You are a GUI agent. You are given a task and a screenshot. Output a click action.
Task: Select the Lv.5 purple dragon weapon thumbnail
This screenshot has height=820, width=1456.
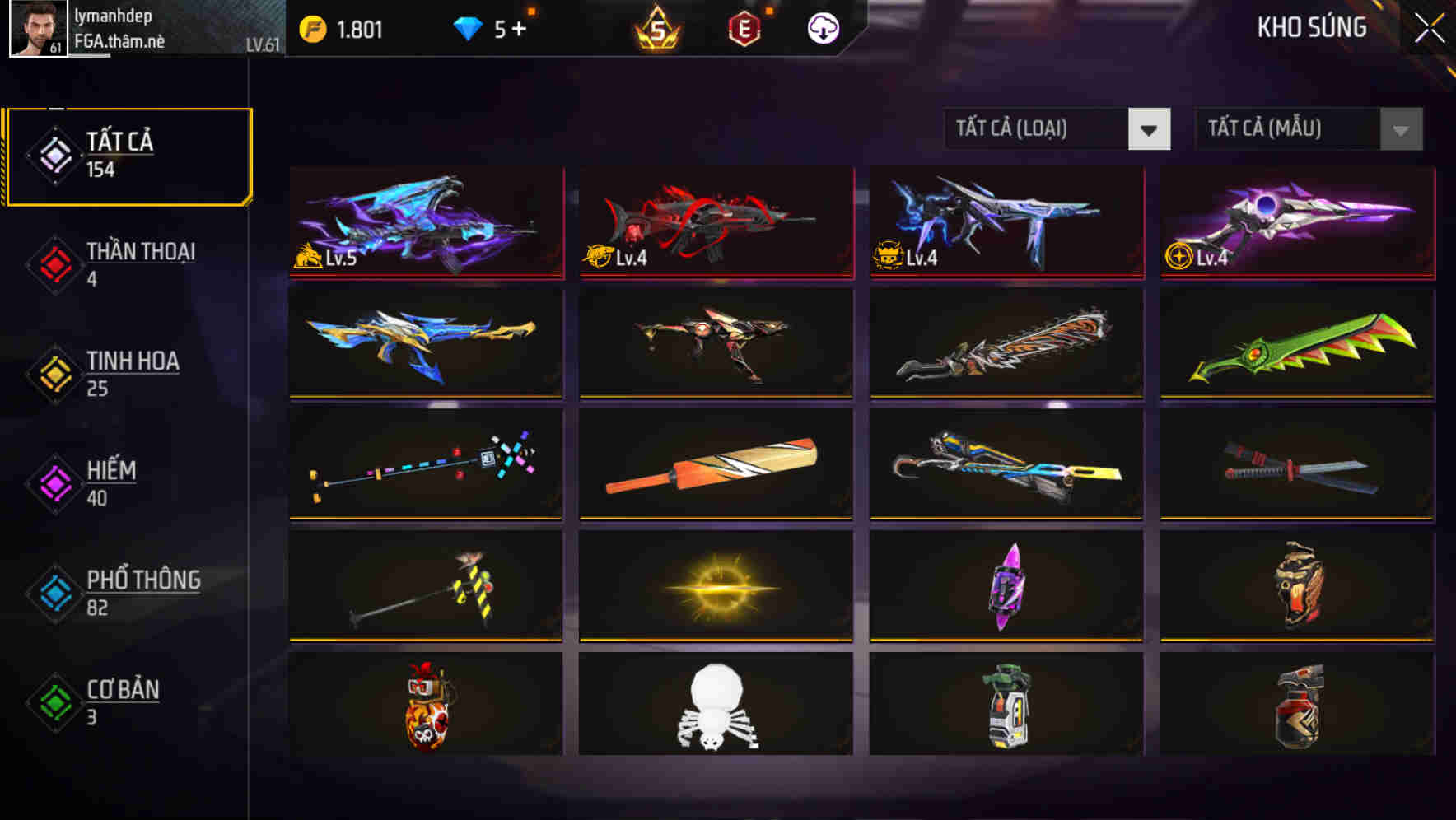point(425,222)
